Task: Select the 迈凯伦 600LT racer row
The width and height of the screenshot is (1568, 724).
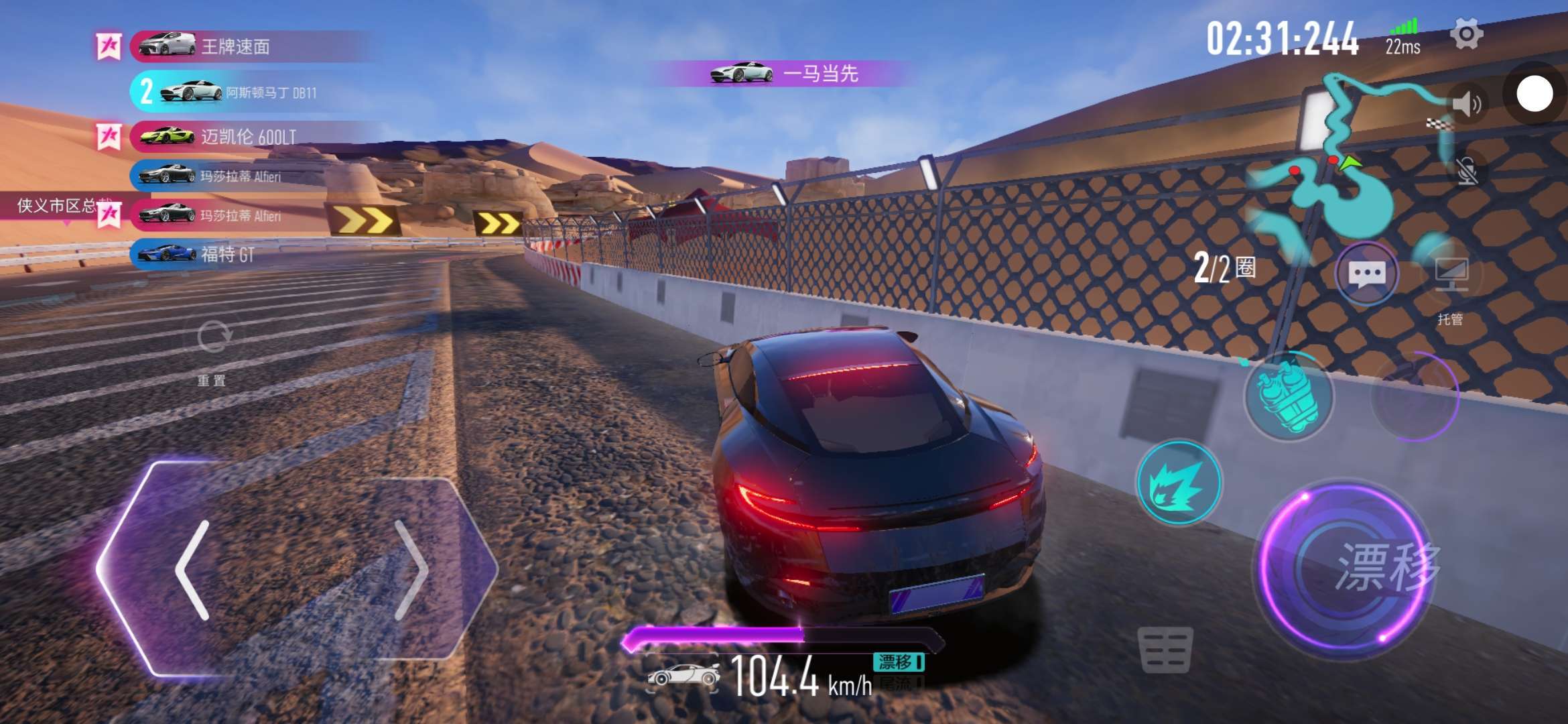Action: pyautogui.click(x=248, y=137)
